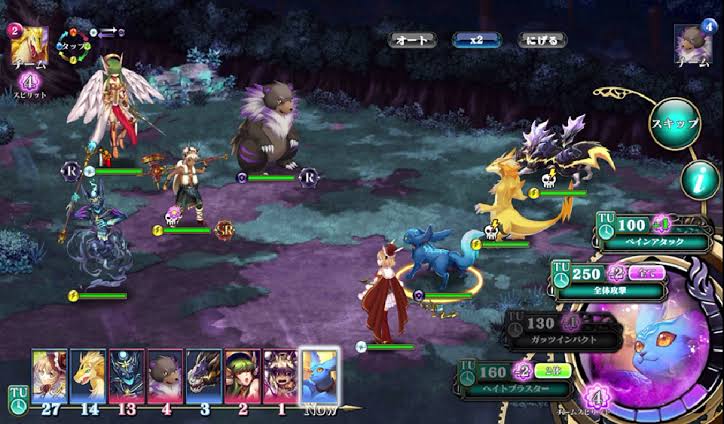Open the enemy team portrait in the top-right corner

(695, 43)
